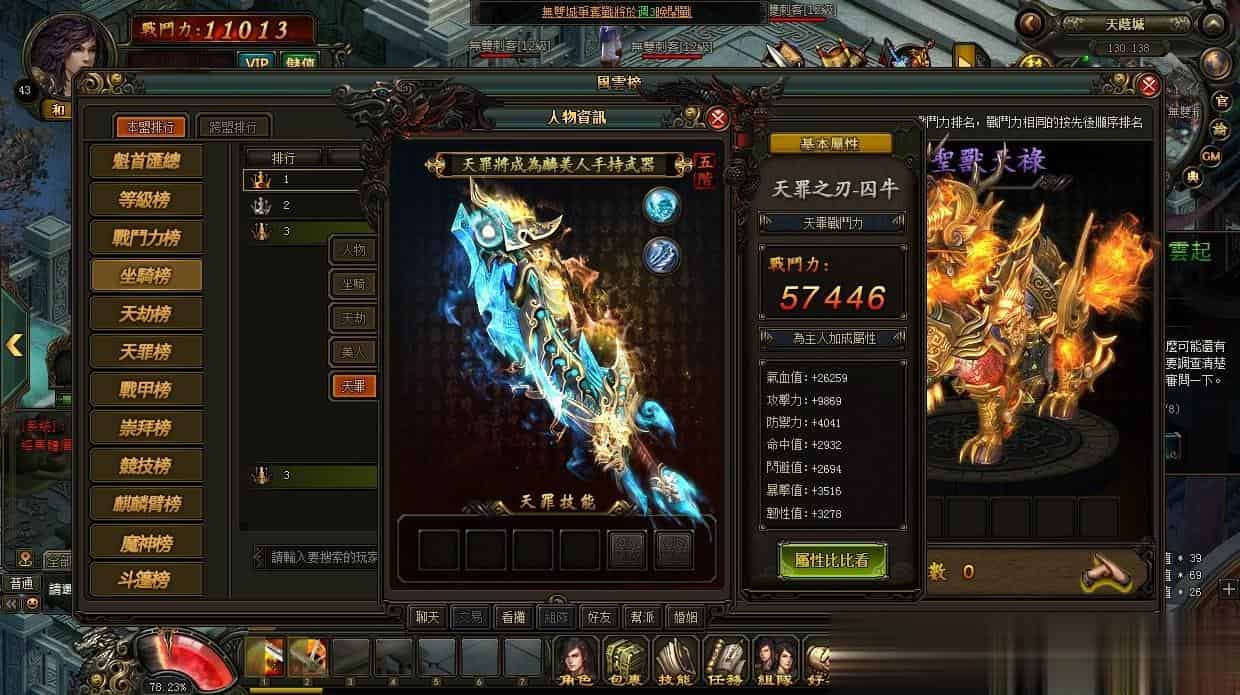
Task: Select the 人物 side tab
Action: [354, 249]
